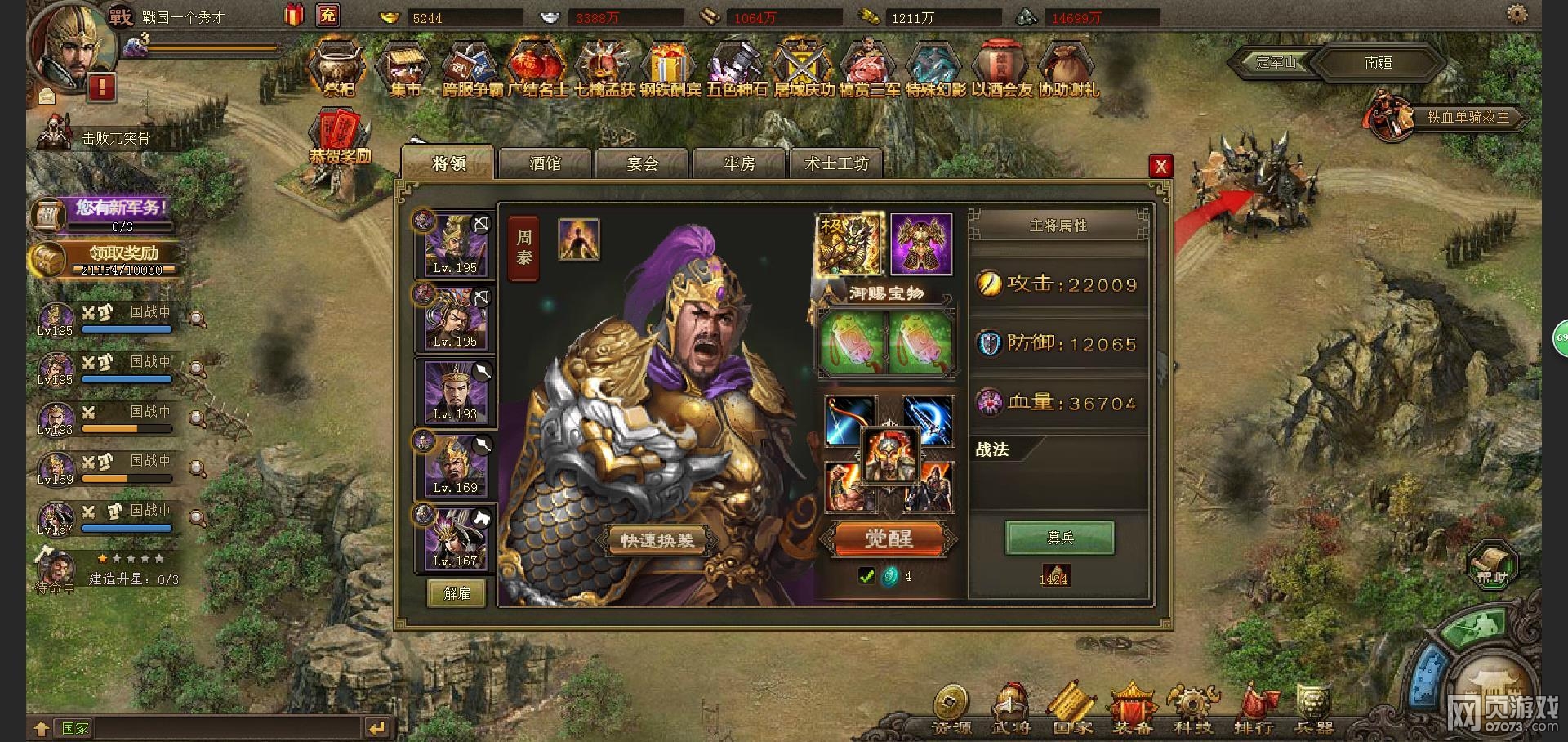The image size is (1568, 742).
Task: Recruit troops with the green 募兵 button
Action: [x=1060, y=538]
